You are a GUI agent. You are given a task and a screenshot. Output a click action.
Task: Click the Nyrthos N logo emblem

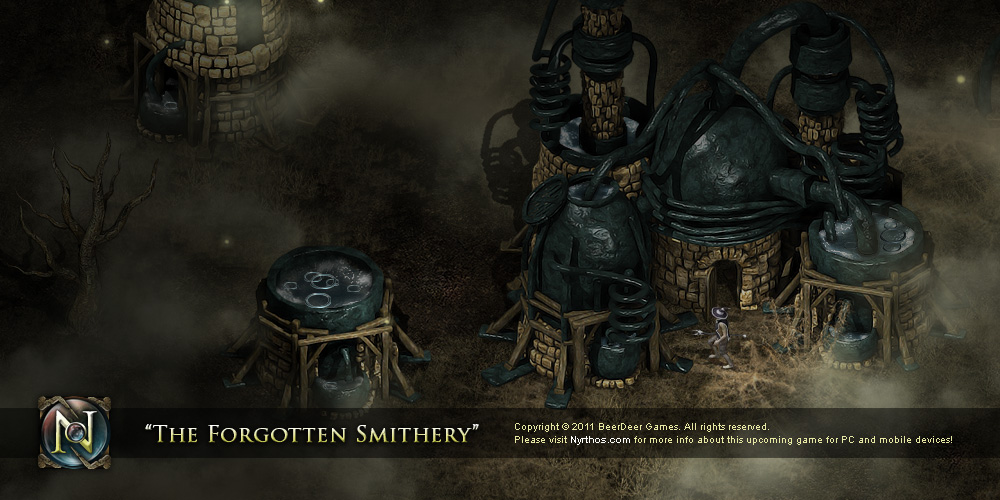(x=74, y=432)
